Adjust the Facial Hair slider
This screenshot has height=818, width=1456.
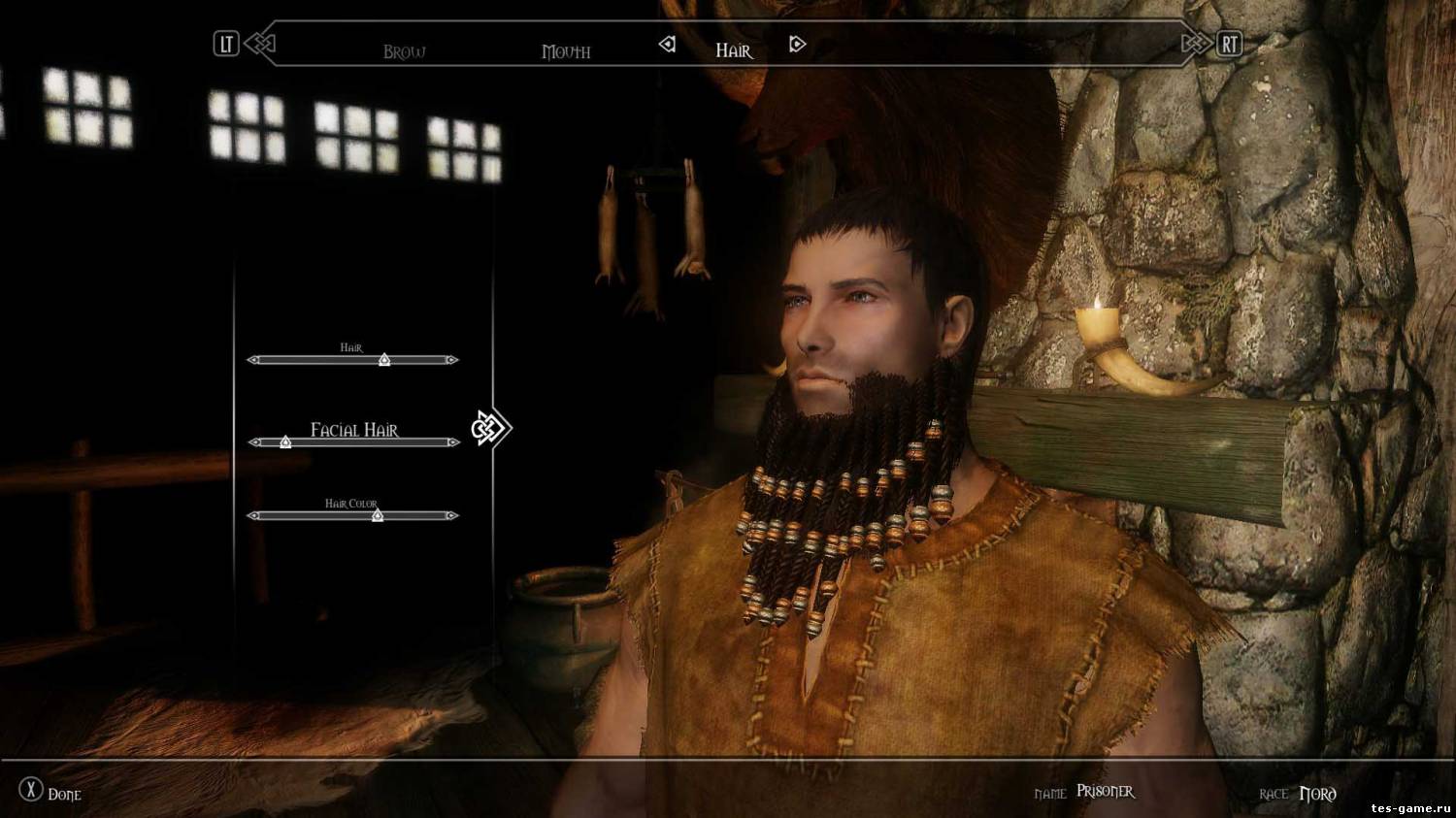[x=285, y=442]
